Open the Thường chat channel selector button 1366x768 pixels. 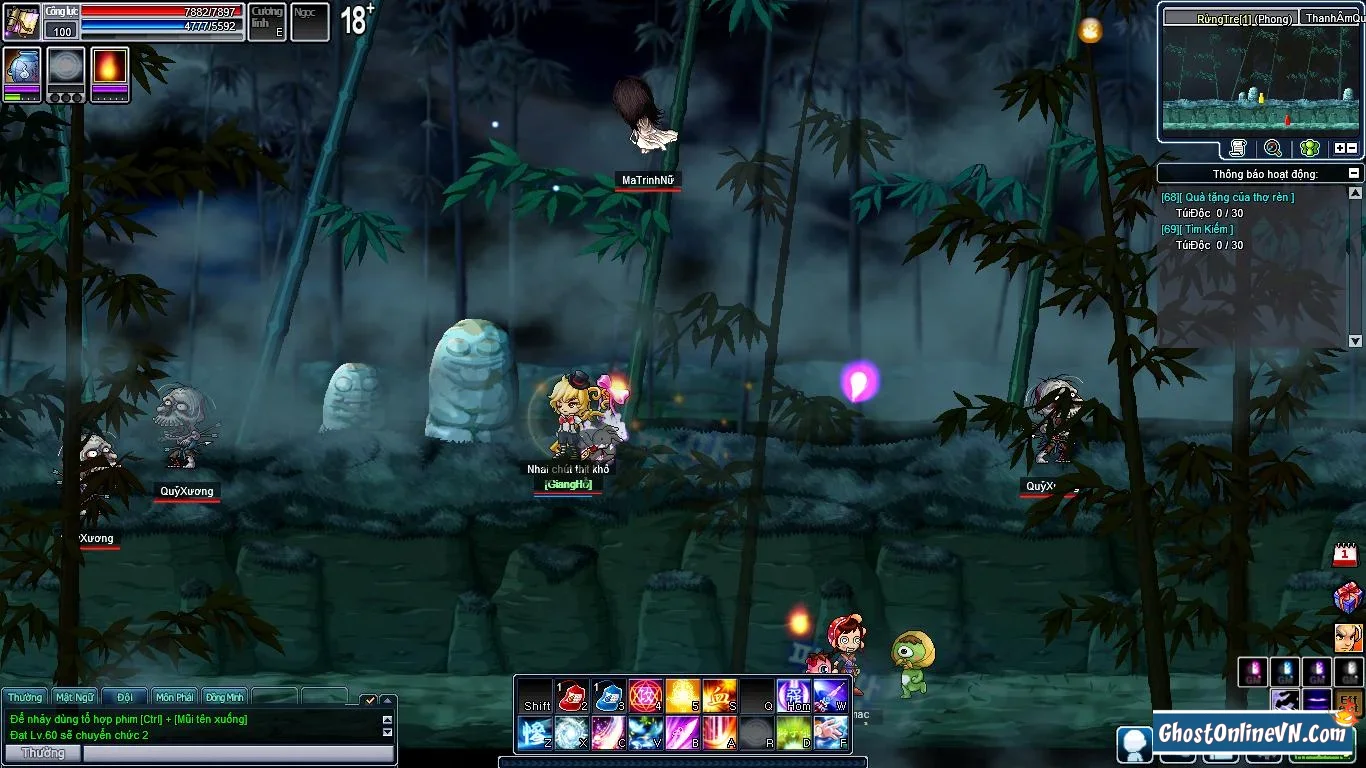[x=43, y=753]
